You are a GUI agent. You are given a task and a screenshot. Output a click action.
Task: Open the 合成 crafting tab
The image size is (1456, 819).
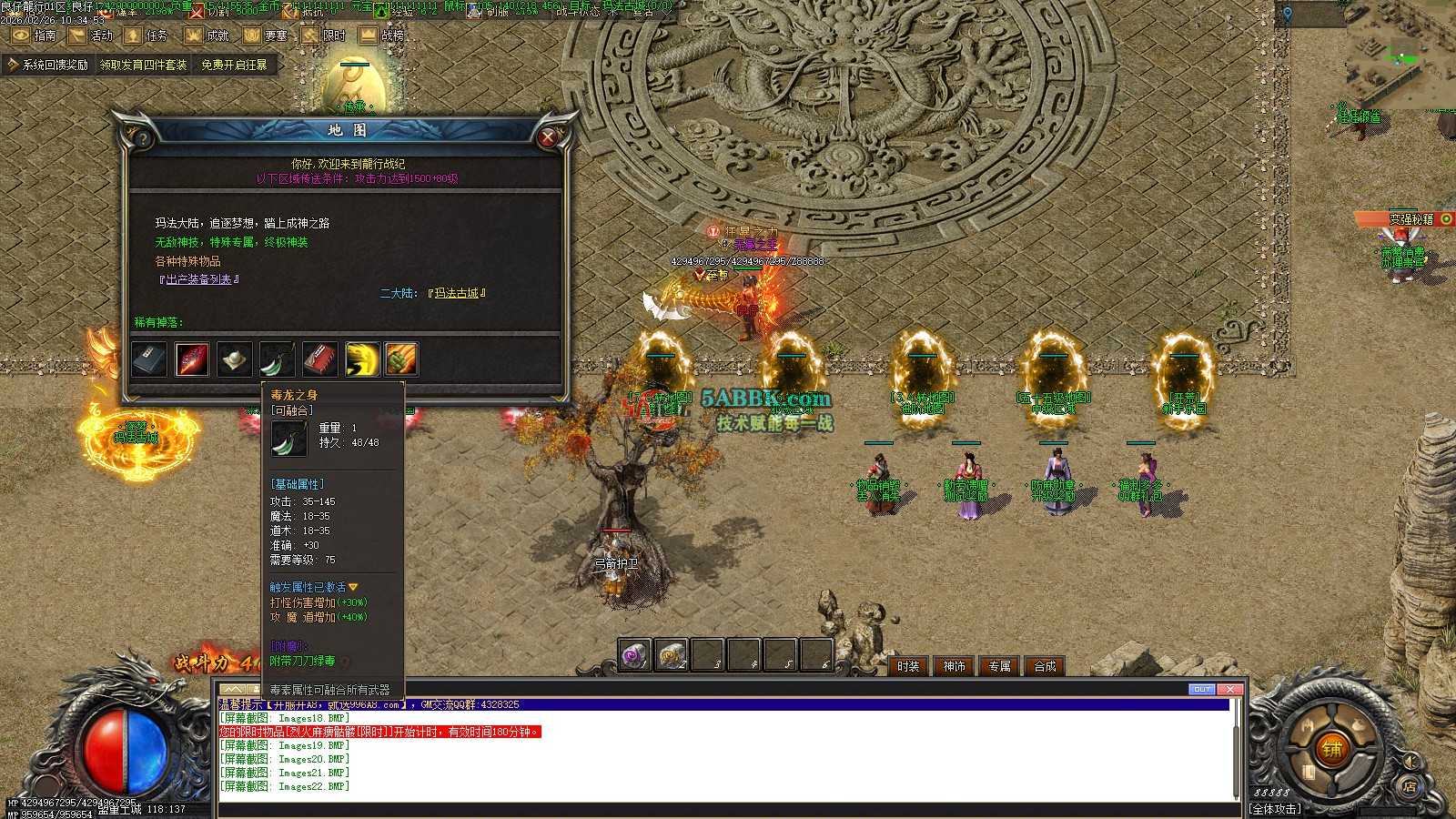point(1045,666)
